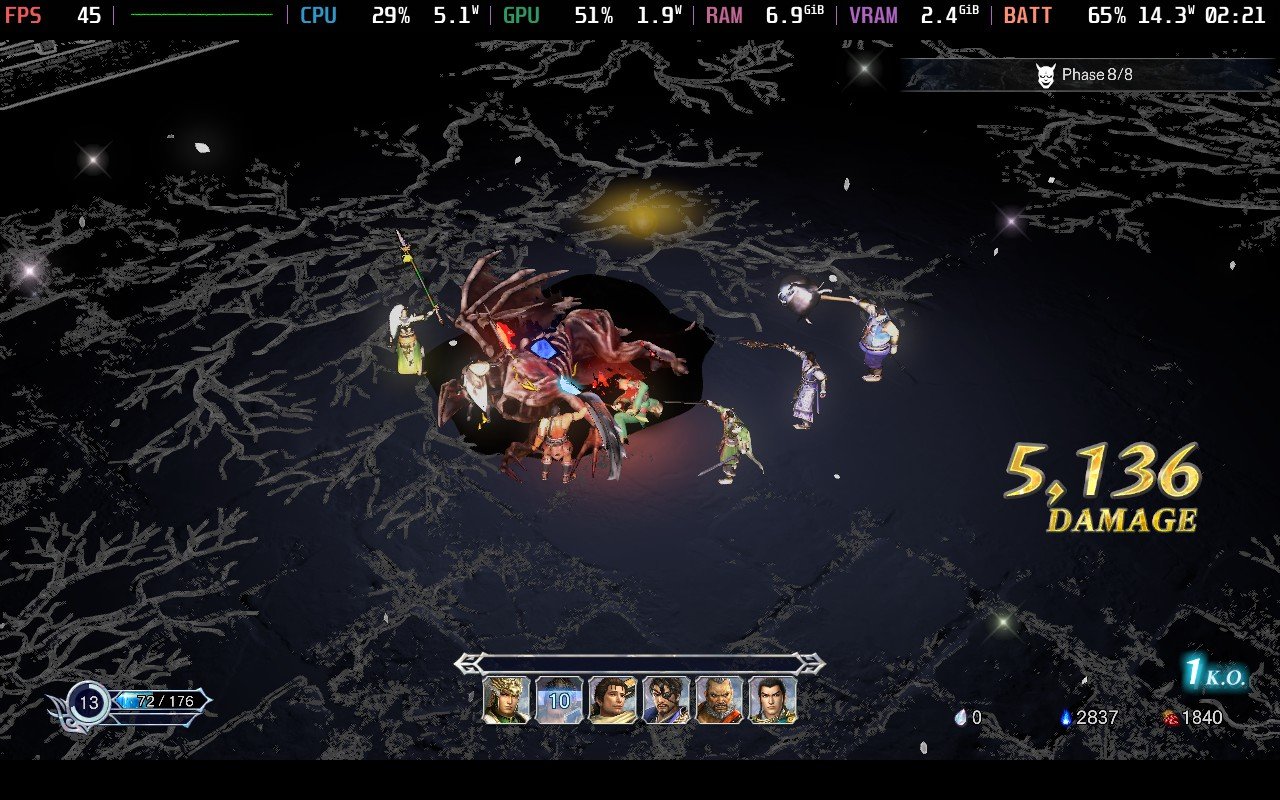Screen dimensions: 1280x800
Task: Click the red meat resource icon
Action: click(1172, 717)
